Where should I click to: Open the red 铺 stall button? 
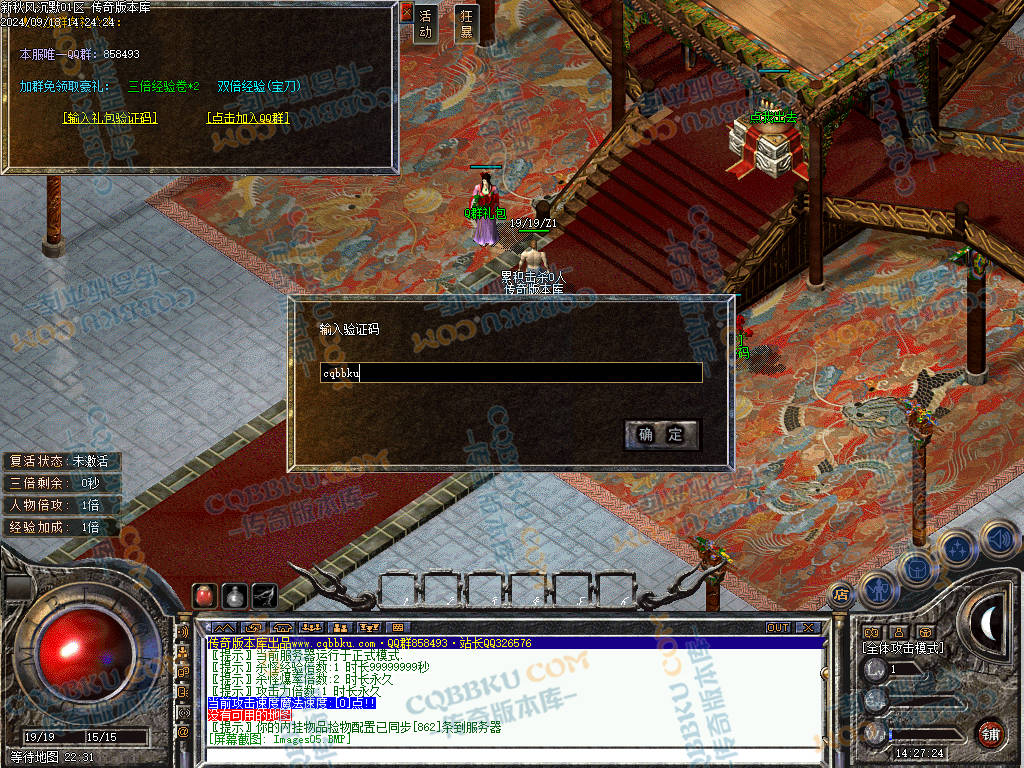point(990,733)
